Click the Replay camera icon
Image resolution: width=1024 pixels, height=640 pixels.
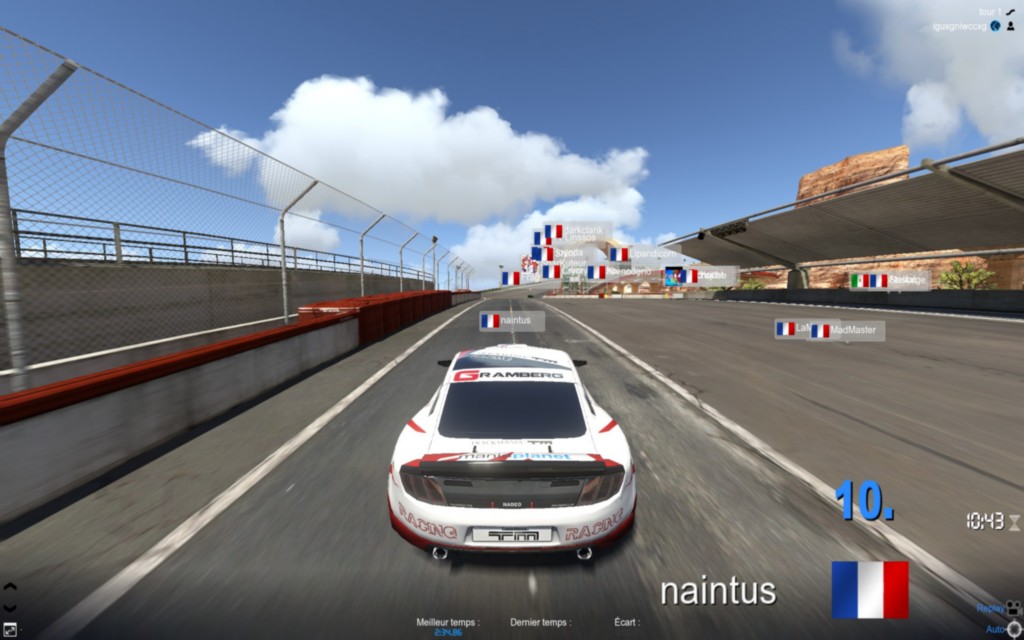point(1014,607)
